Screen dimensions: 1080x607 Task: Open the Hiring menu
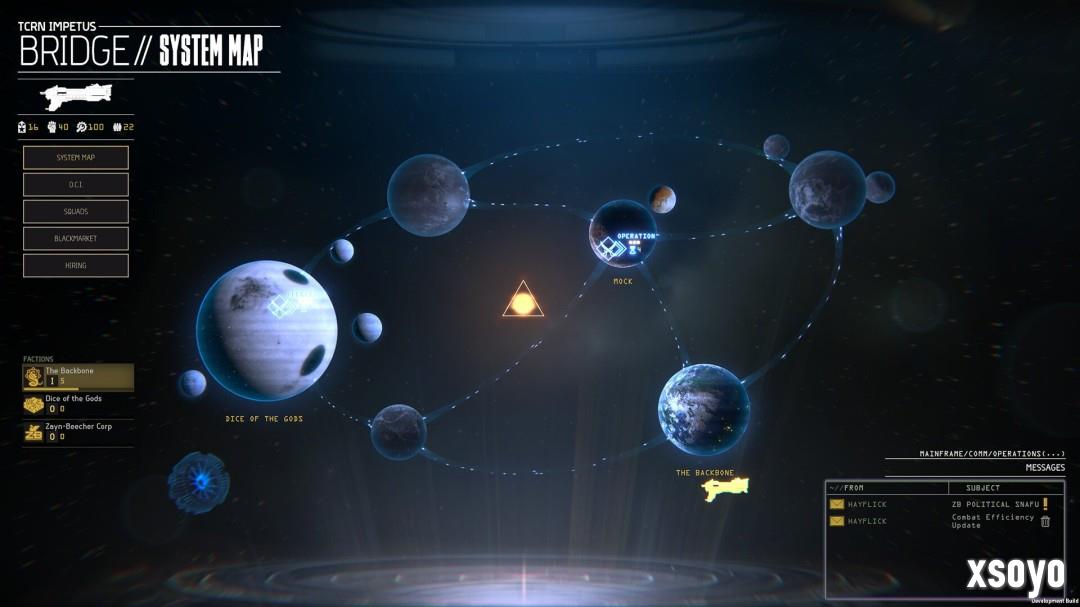click(x=76, y=266)
